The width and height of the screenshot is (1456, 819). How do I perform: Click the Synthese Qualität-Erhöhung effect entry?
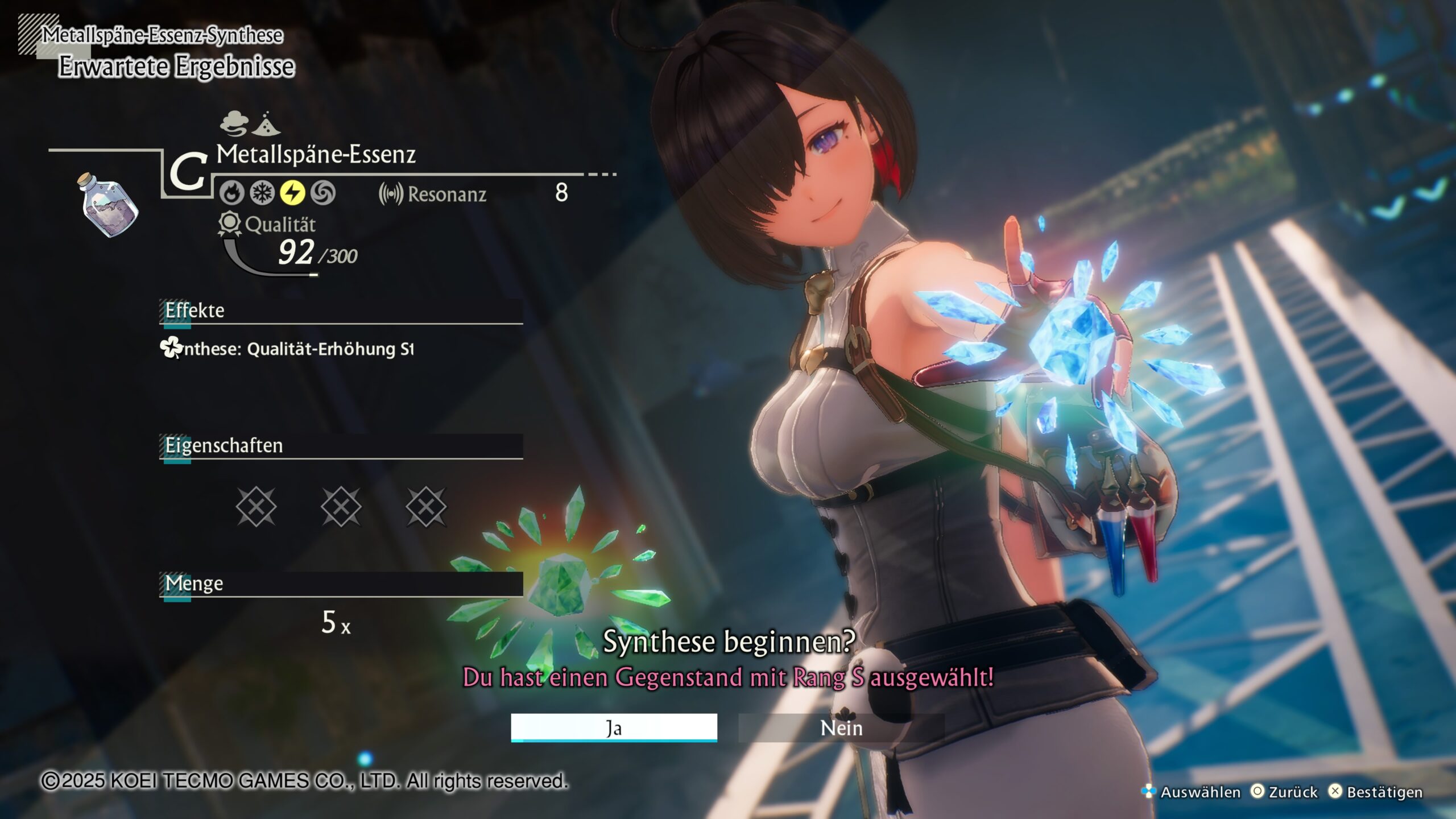coord(287,348)
